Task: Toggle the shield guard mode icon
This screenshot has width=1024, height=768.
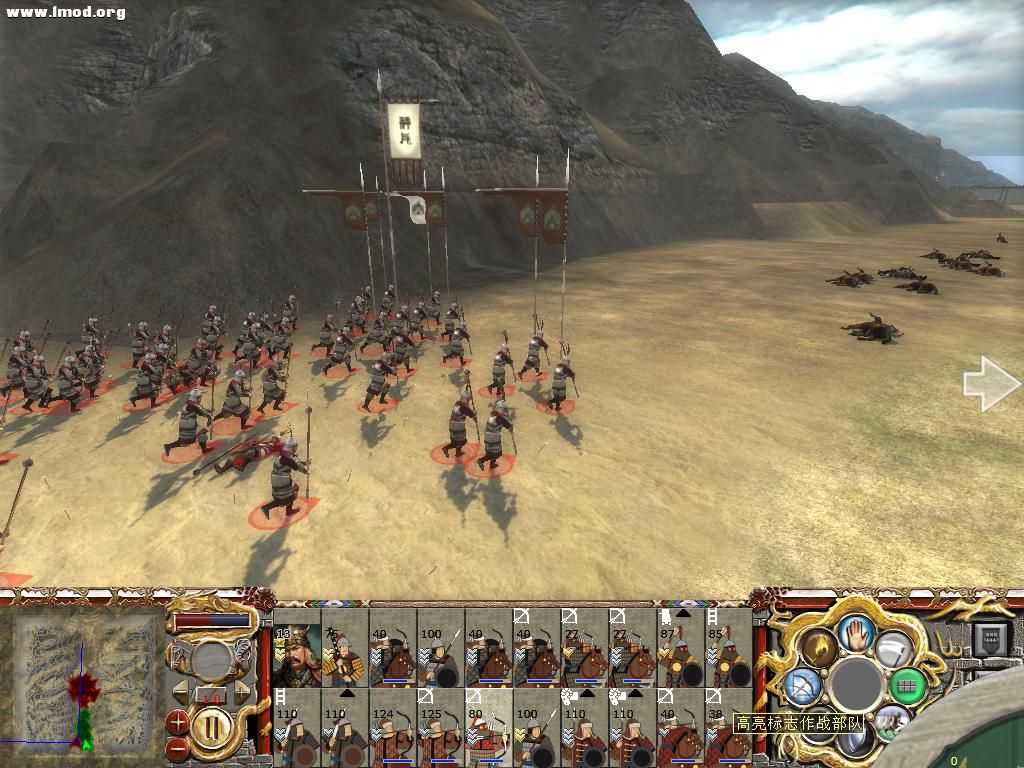Action: tap(856, 741)
